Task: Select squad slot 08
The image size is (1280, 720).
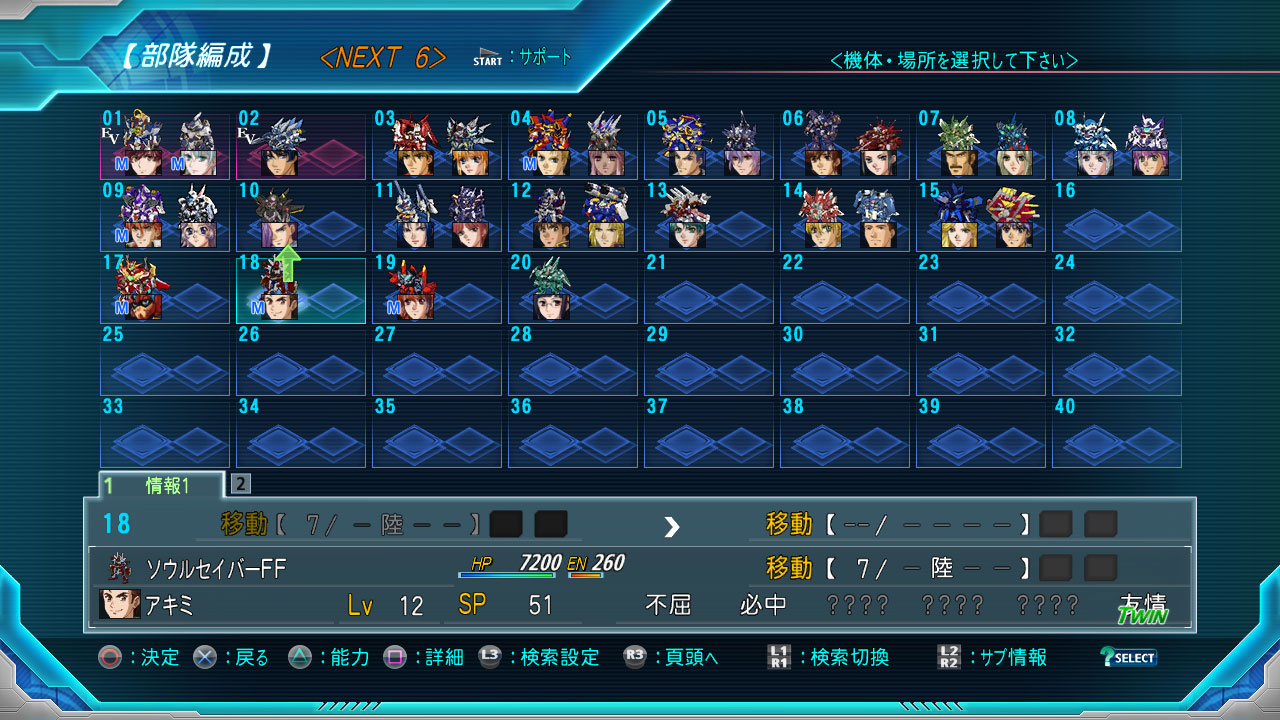Action: coord(1117,146)
